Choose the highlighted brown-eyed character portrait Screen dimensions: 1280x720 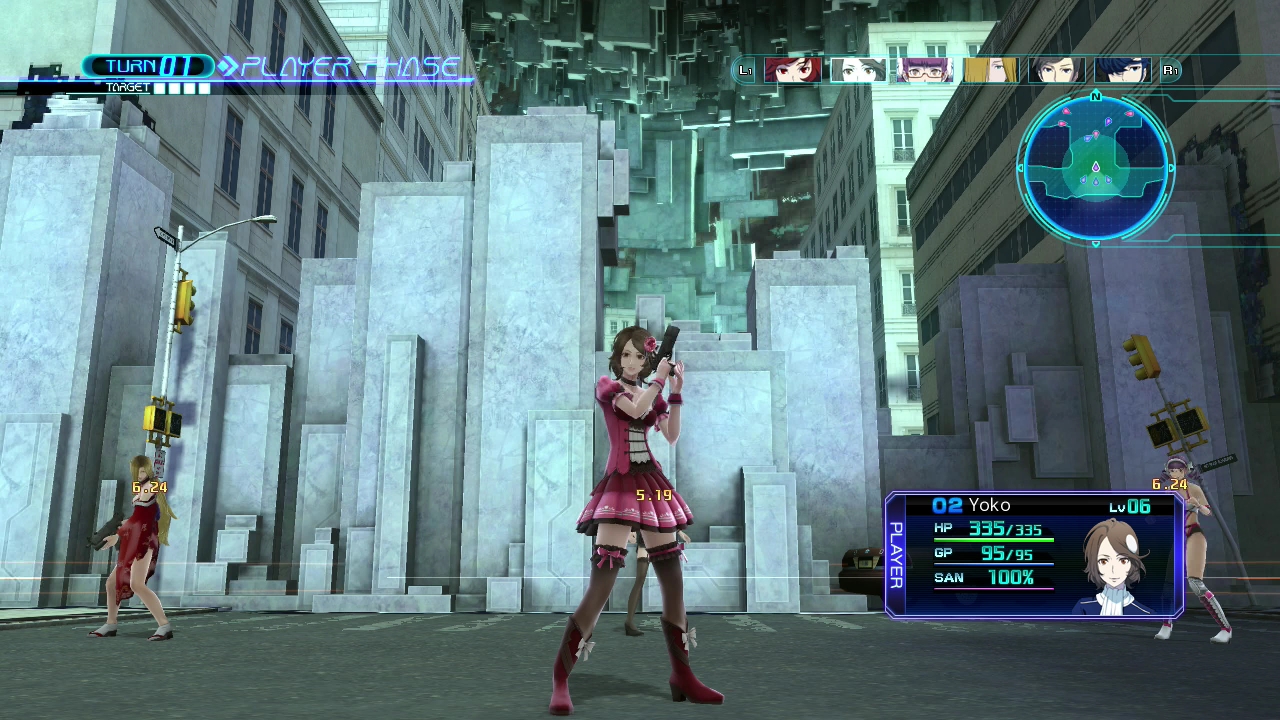pos(858,70)
